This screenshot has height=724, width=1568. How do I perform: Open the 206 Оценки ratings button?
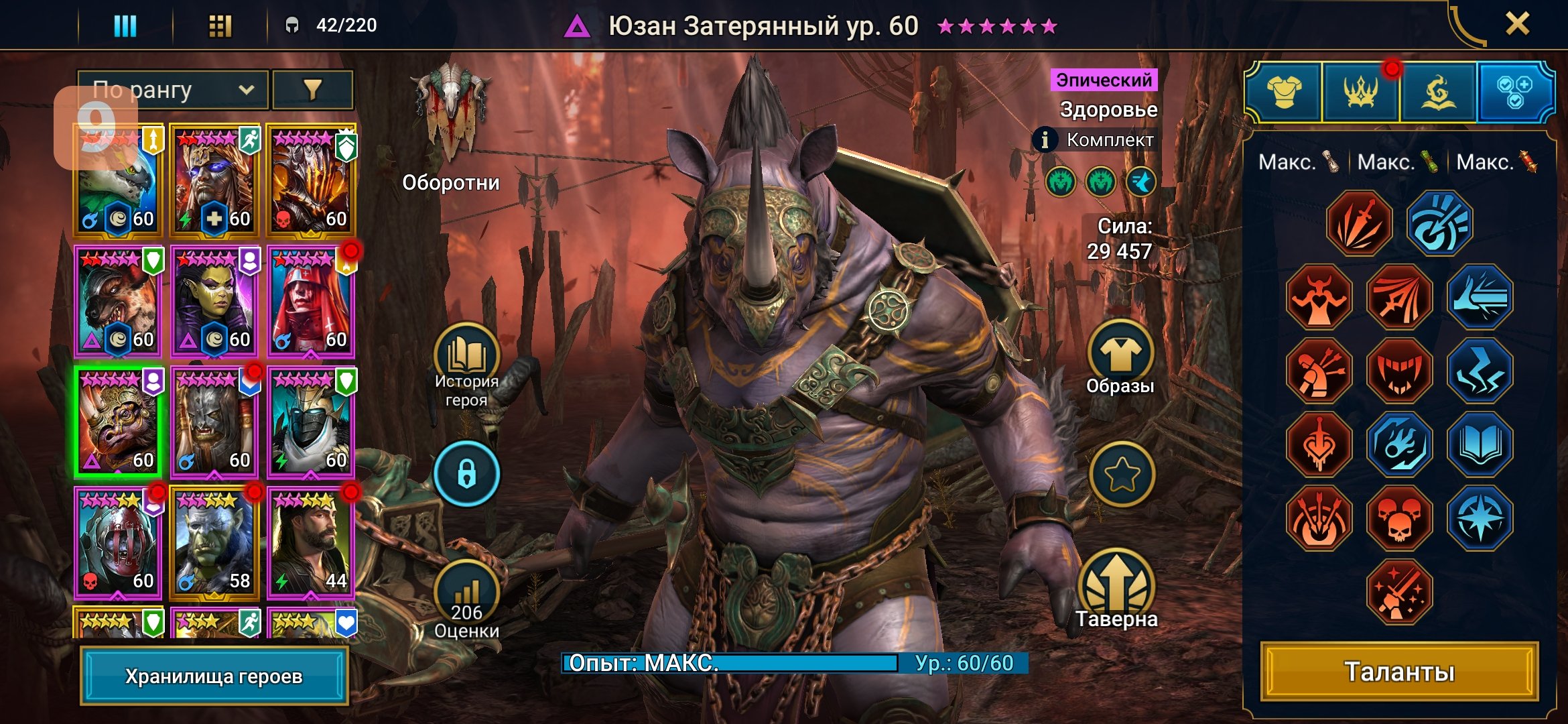466,600
